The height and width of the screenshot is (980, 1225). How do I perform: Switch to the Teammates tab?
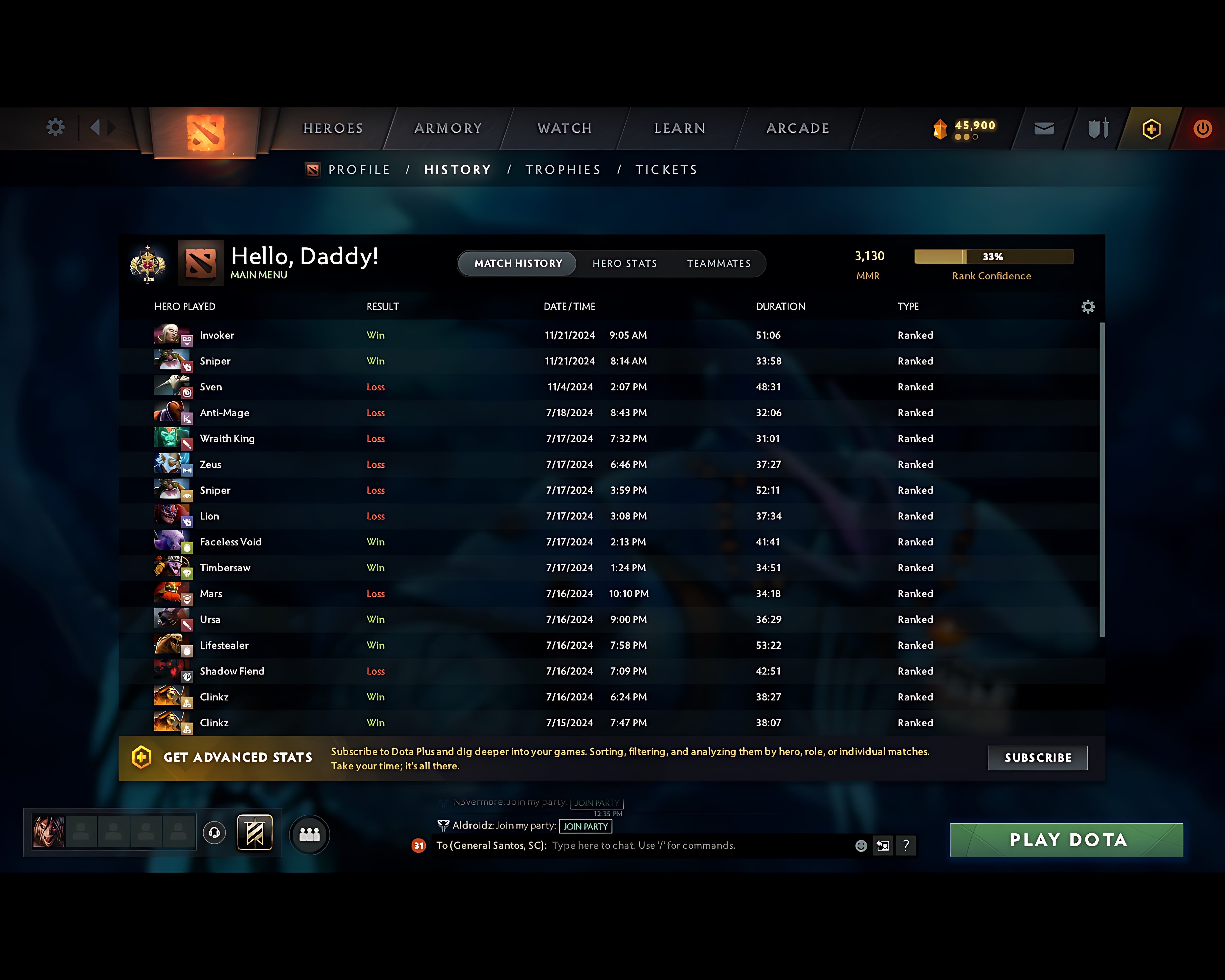tap(719, 263)
